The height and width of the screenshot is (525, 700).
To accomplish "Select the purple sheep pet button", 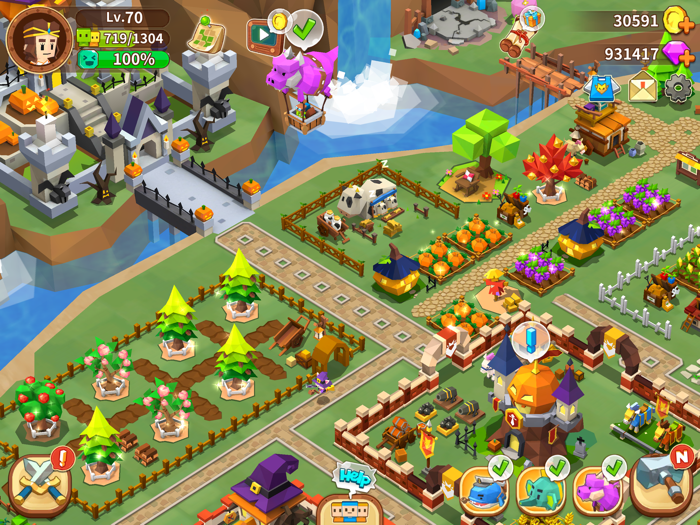I will 598,490.
